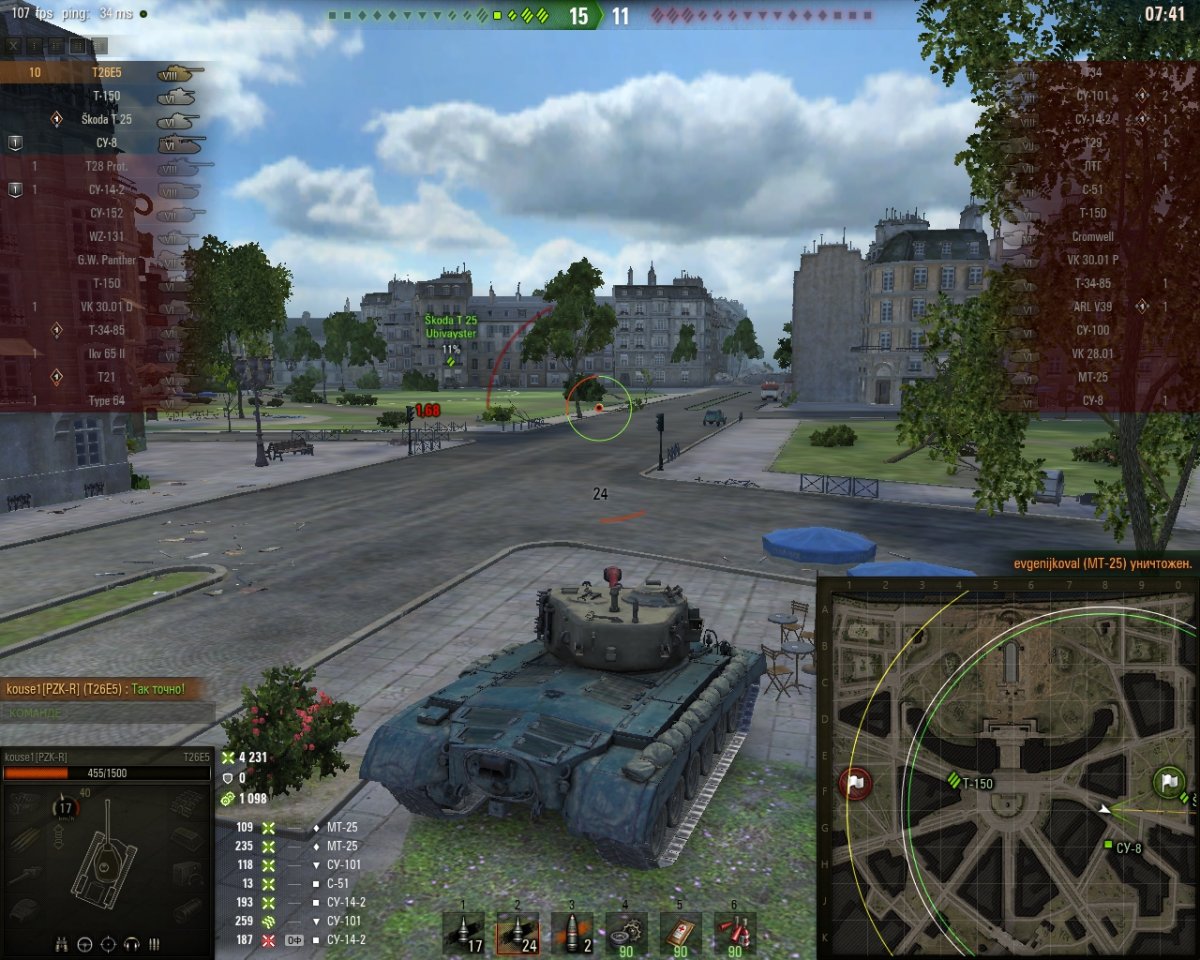Select Škoda T 25 in the ally list
The height and width of the screenshot is (960, 1200).
[105, 119]
